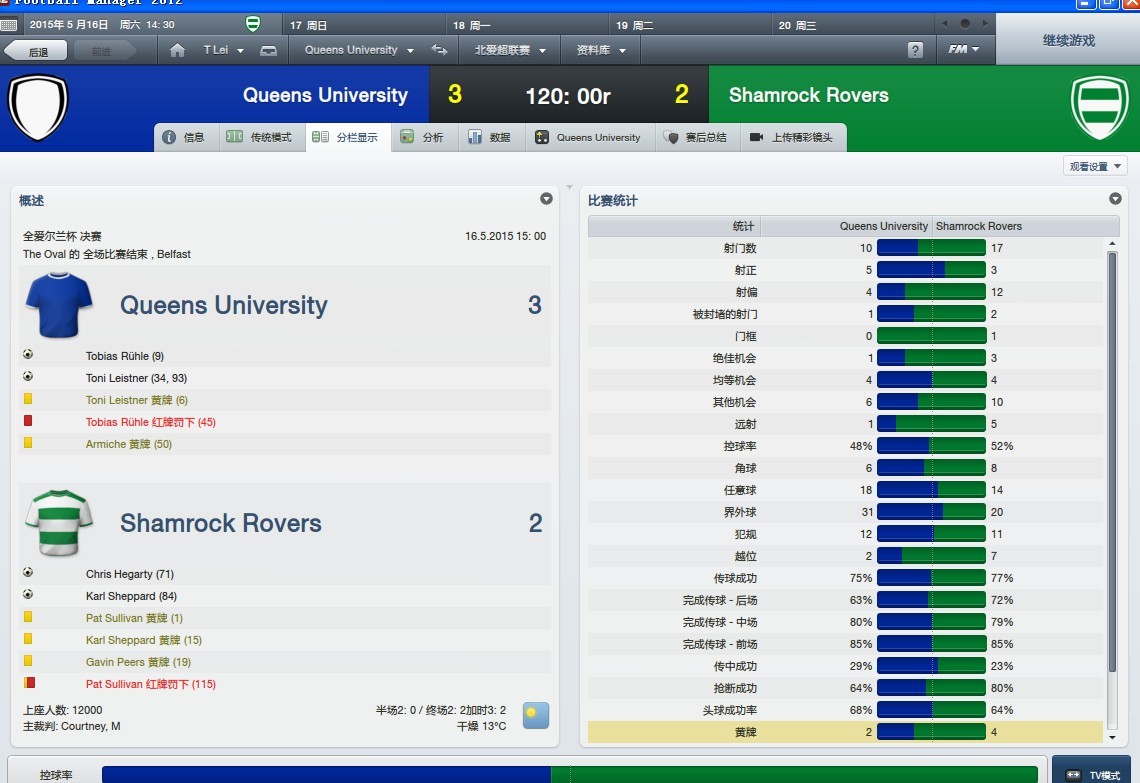Enable TV模式 TV mode
Image resolution: width=1140 pixels, height=783 pixels.
tap(1094, 775)
